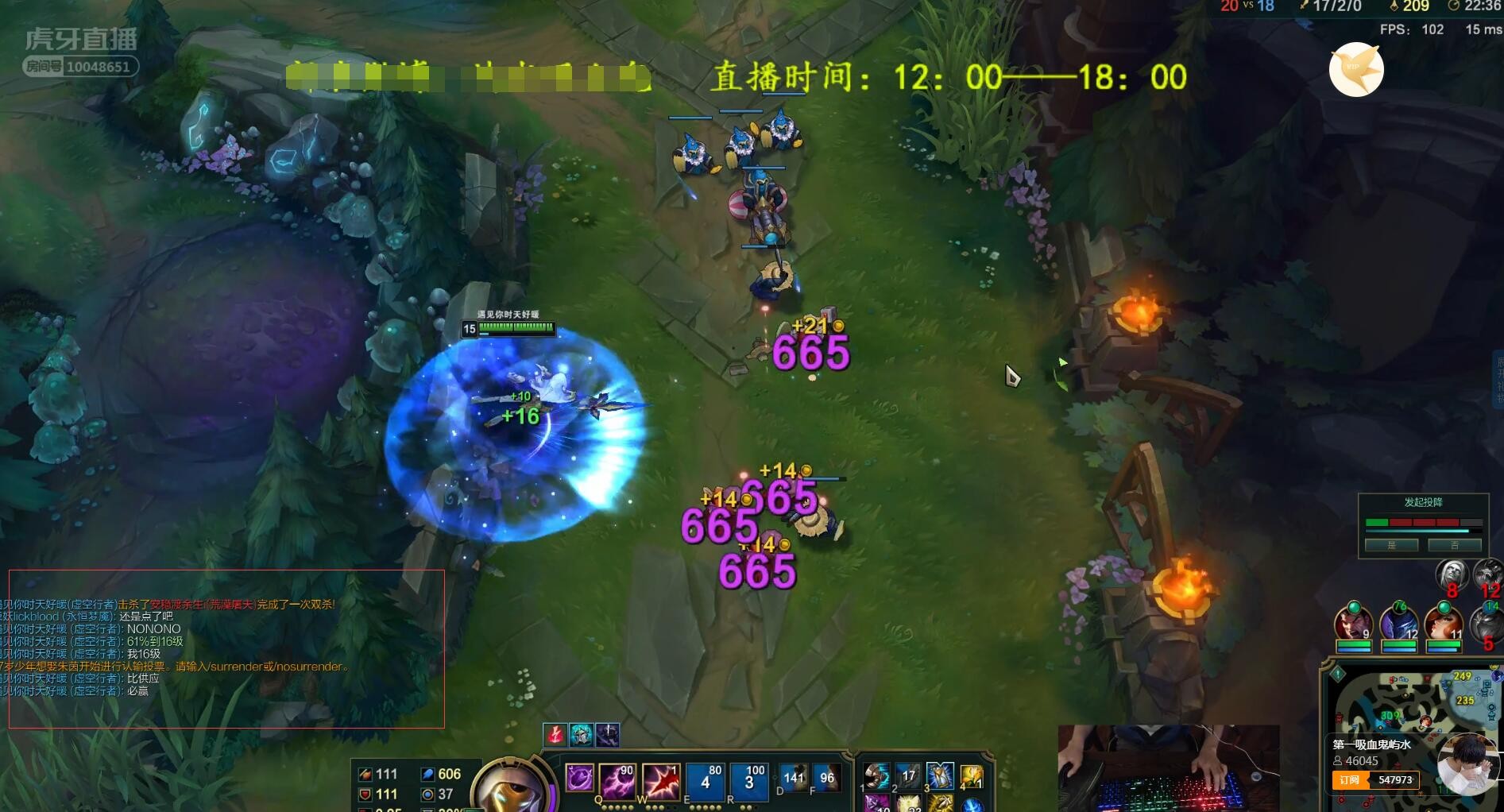
Task: Open the in-game chat log
Action: (226, 648)
